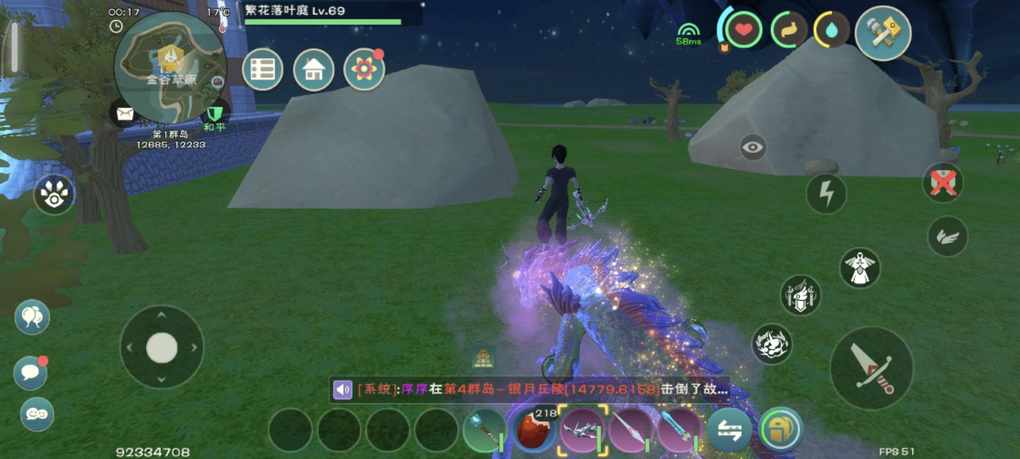Viewport: 1020px width, 459px height.
Task: Toggle the eye view button
Action: [x=753, y=148]
